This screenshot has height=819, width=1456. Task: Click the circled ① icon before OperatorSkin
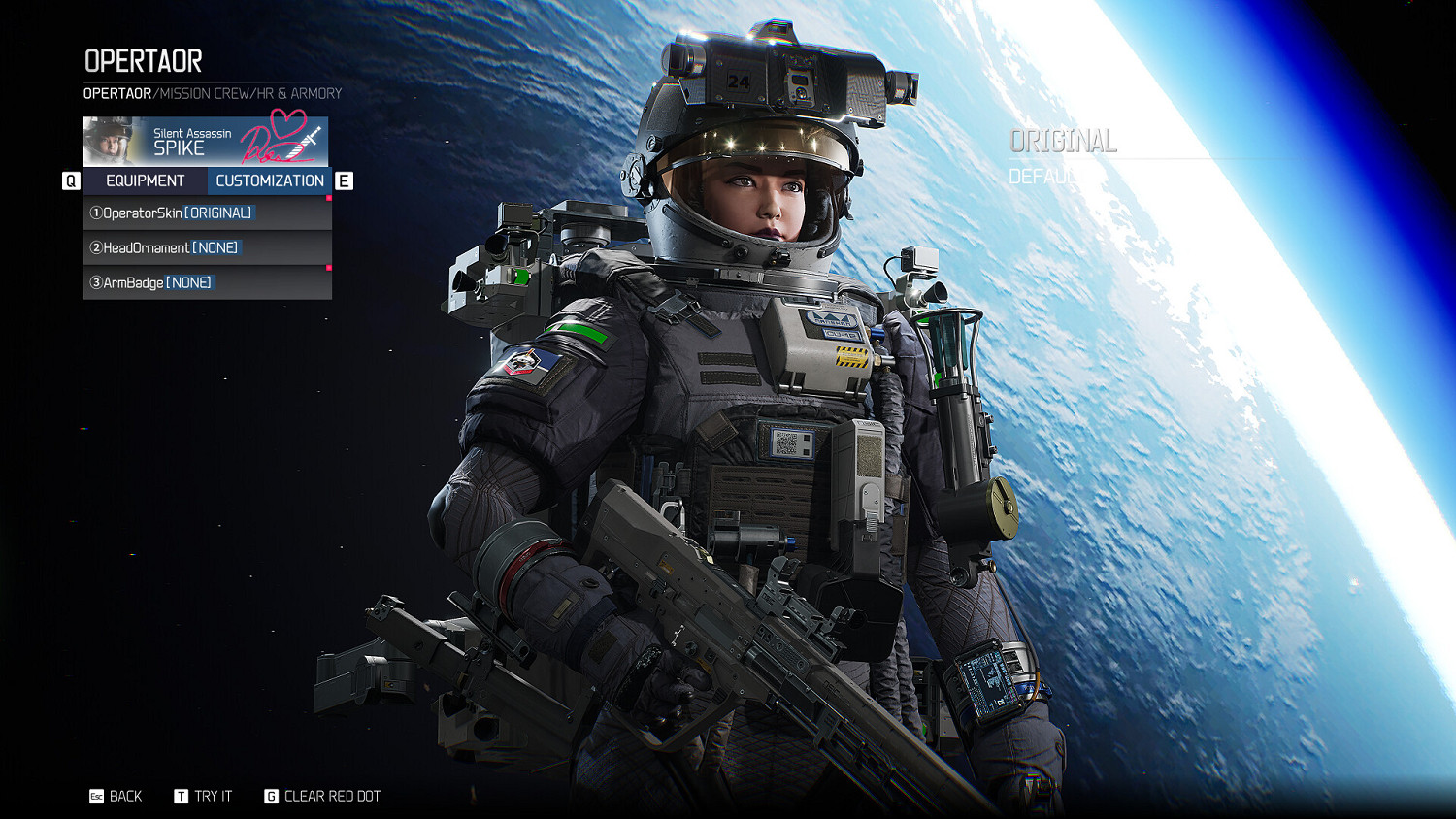click(x=95, y=213)
